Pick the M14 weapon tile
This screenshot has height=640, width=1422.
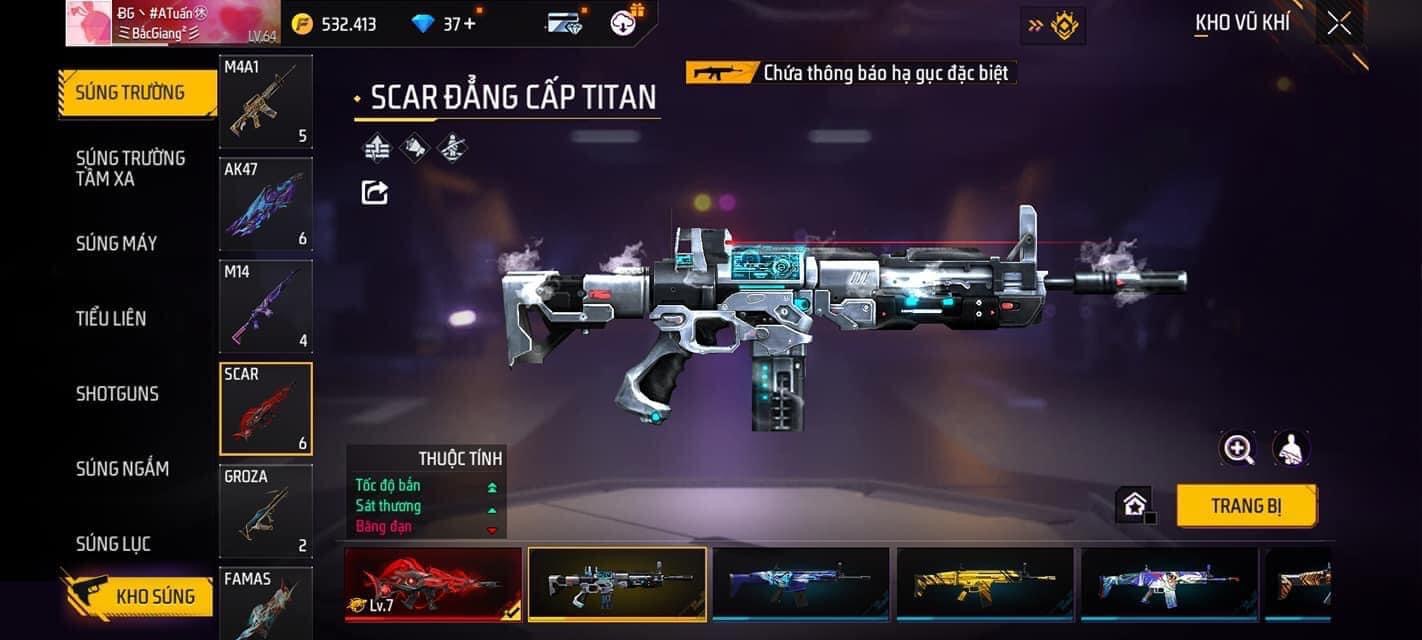[x=265, y=306]
